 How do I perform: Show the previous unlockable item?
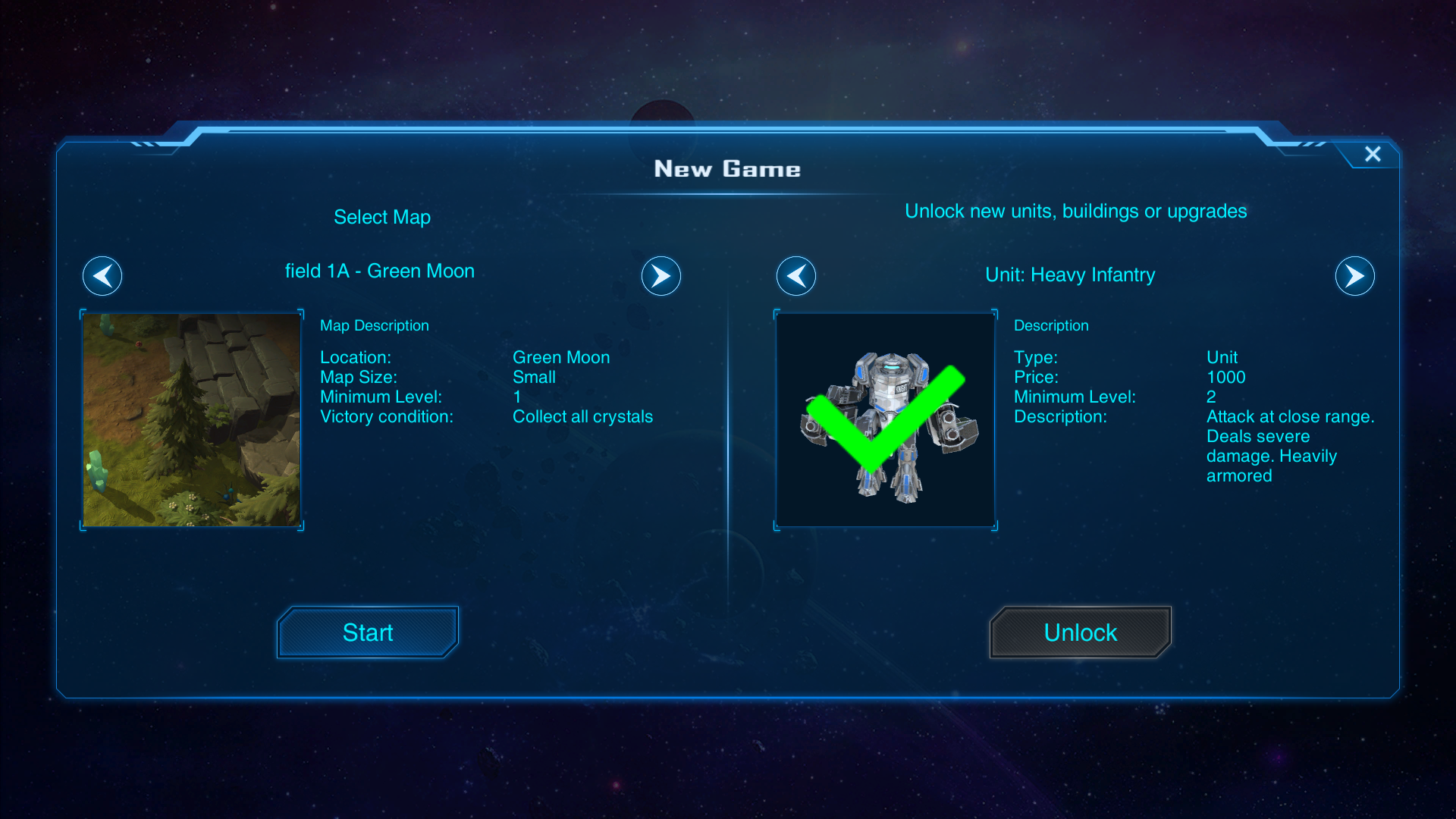(796, 276)
